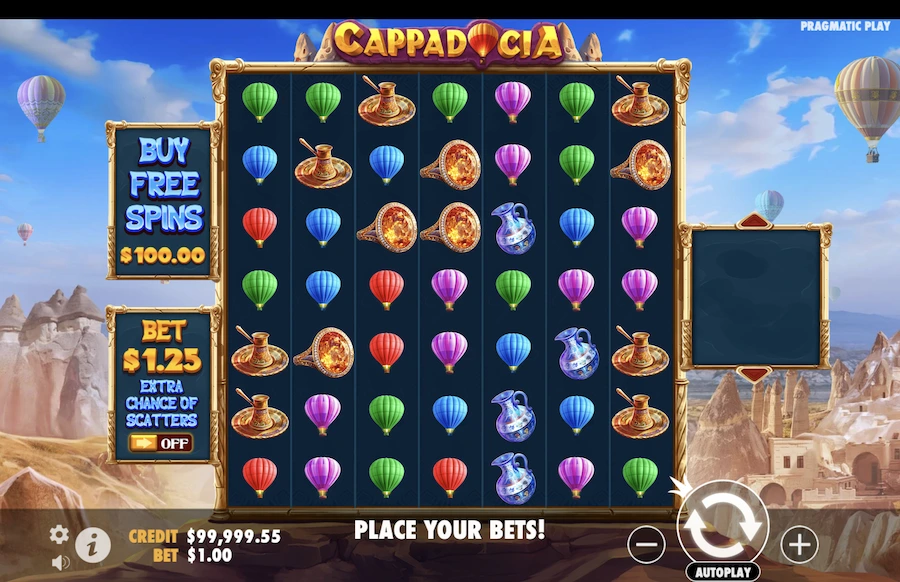Toggle the extra chance of scatters switch
Image resolution: width=900 pixels, height=582 pixels.
160,442
